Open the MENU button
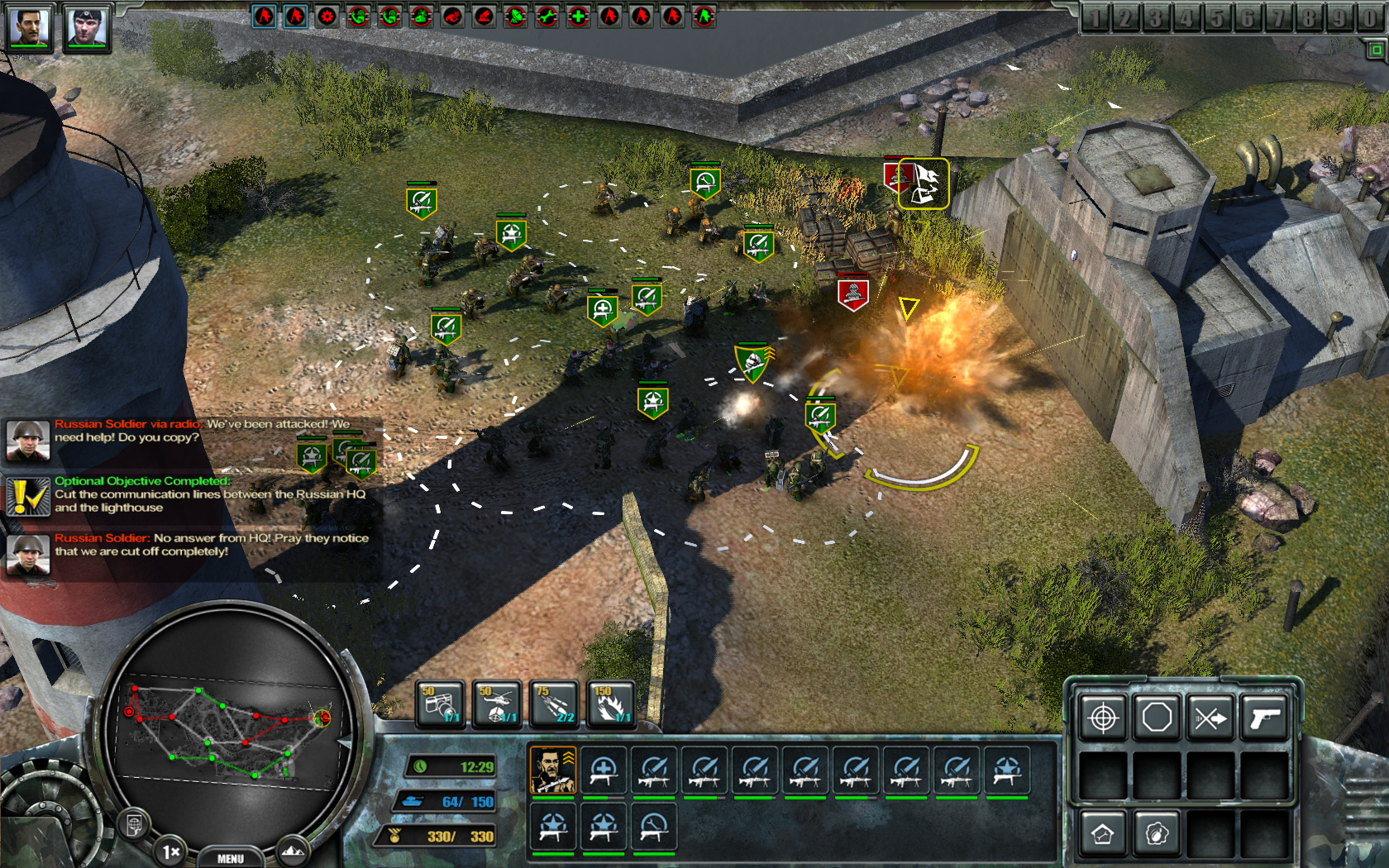This screenshot has width=1389, height=868. pos(230,858)
